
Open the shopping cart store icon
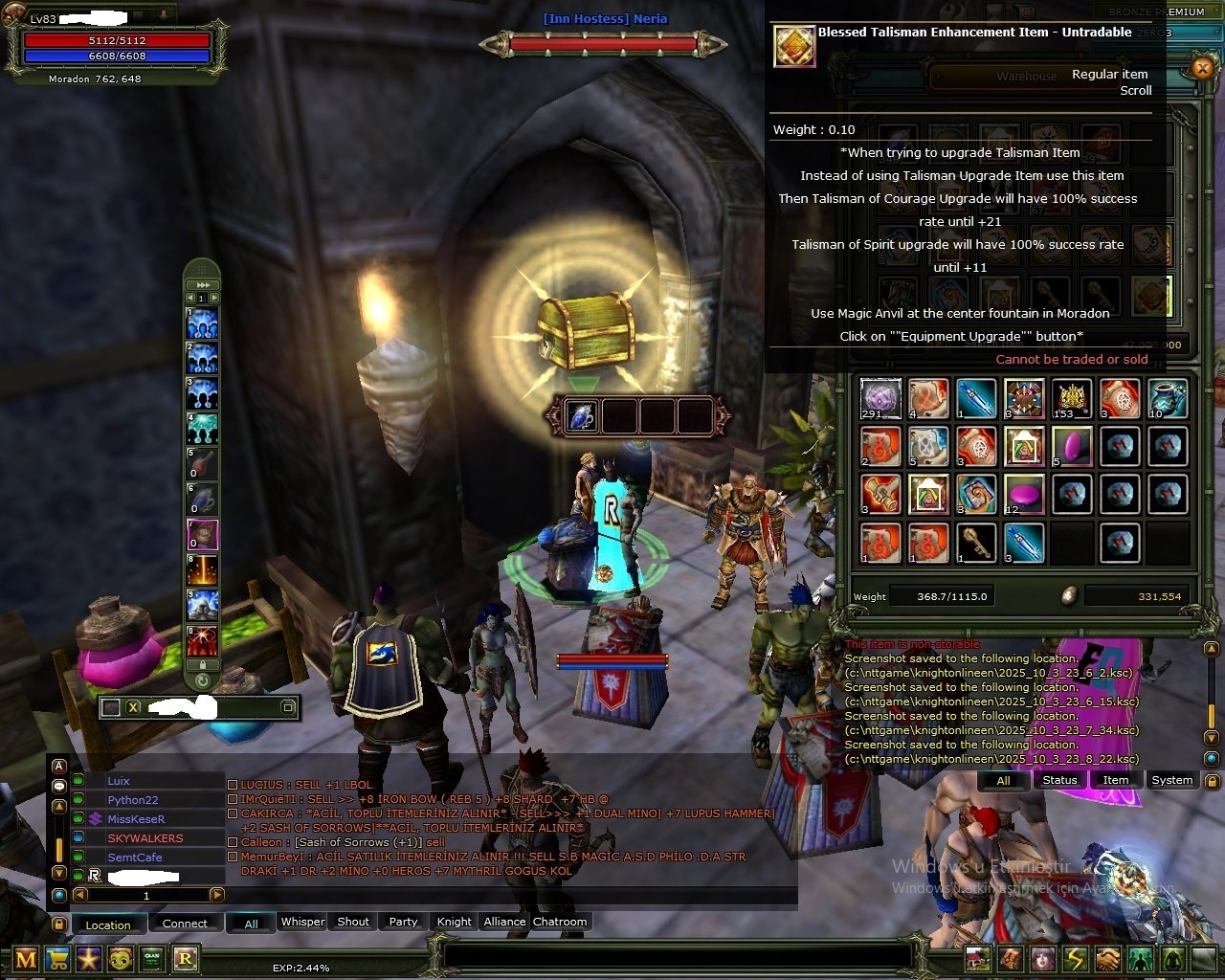click(57, 959)
